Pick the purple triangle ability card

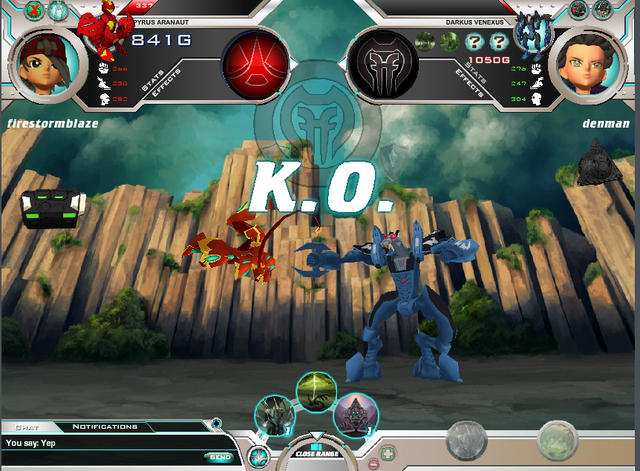pyautogui.click(x=354, y=414)
